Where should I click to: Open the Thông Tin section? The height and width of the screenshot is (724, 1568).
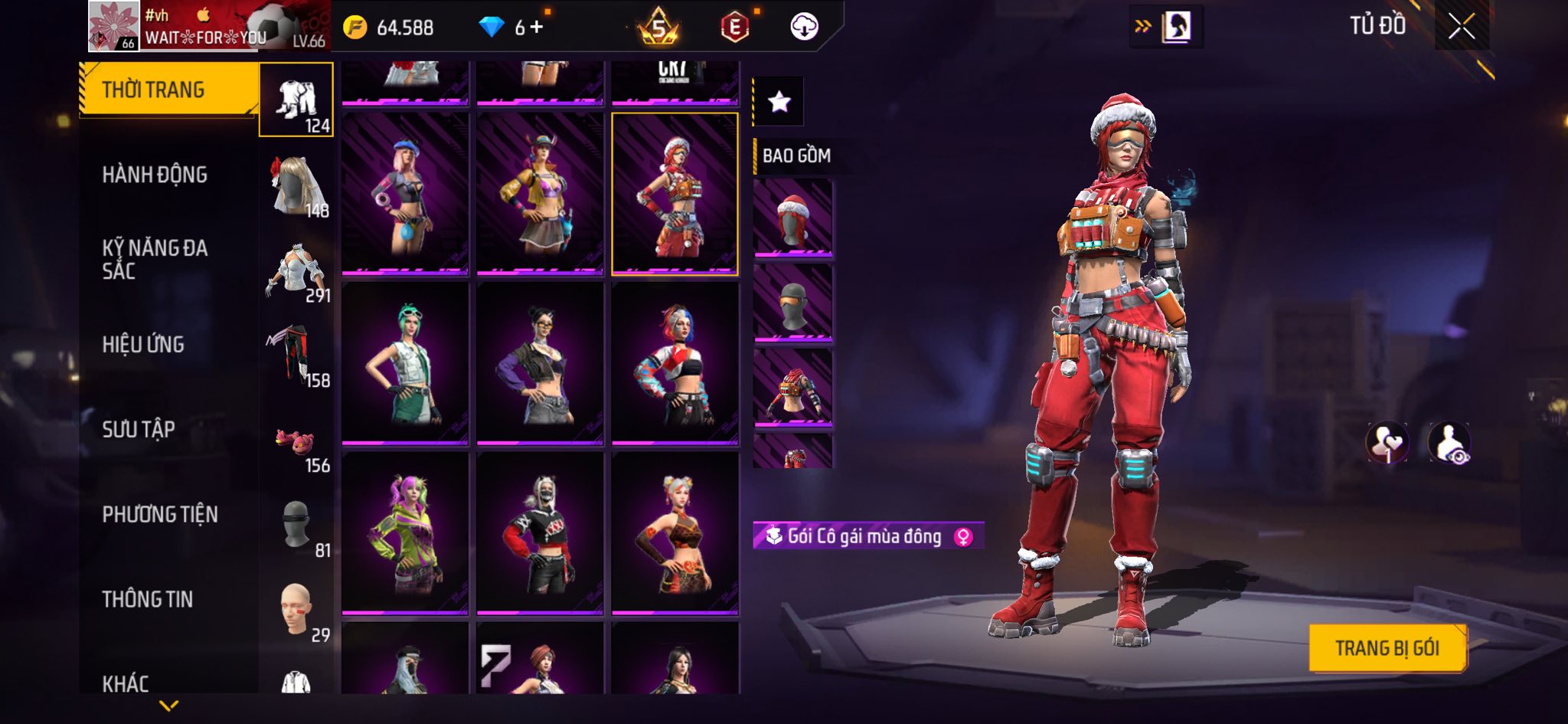148,599
